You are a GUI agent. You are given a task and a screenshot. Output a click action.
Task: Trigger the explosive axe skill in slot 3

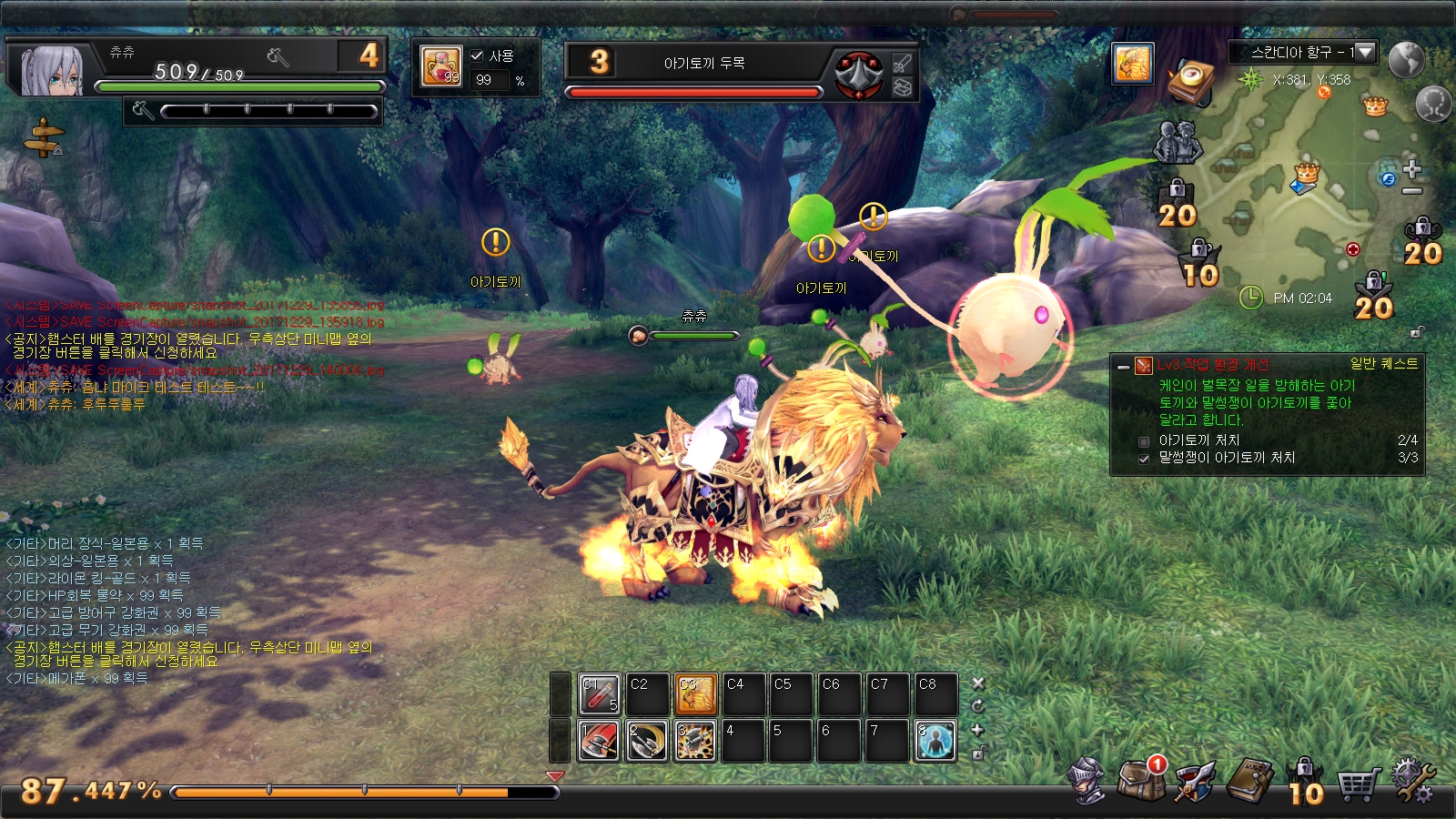[696, 741]
